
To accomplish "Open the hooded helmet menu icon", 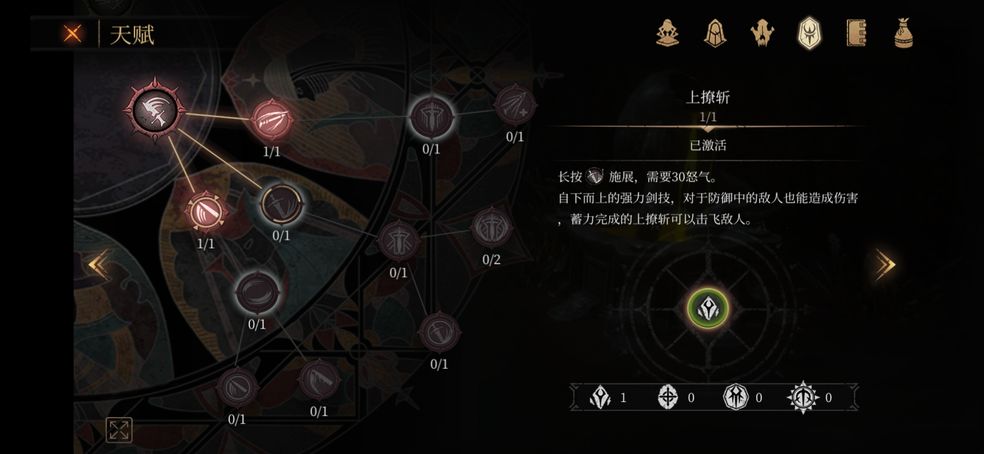I will (x=714, y=33).
